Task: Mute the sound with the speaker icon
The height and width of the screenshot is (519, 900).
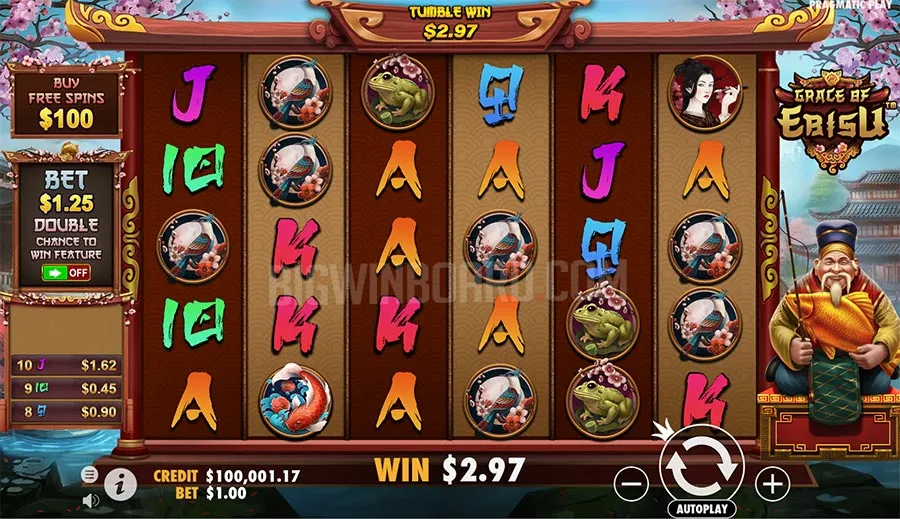Action: [90, 499]
